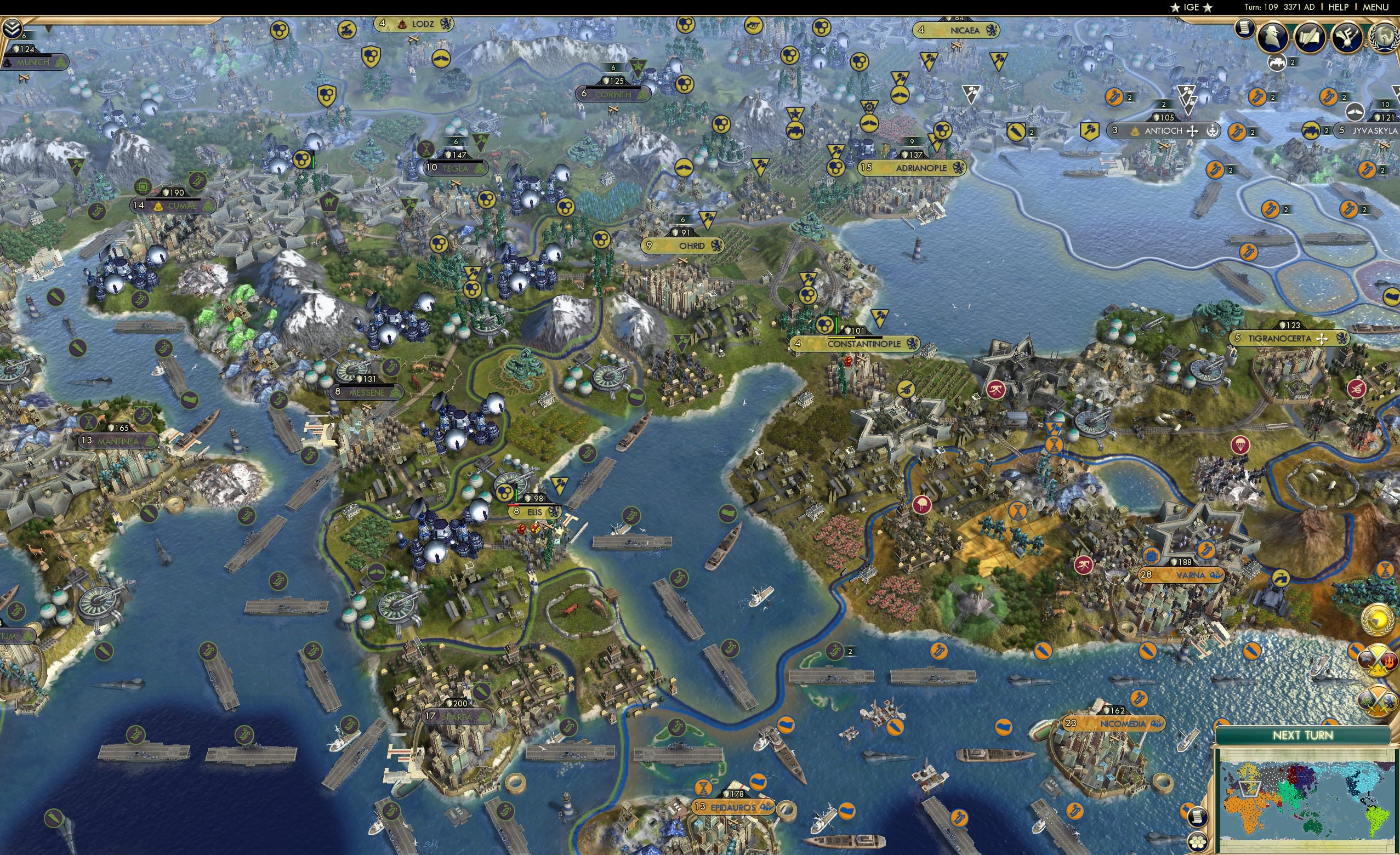The image size is (1400, 855).
Task: Open the Culture overview icon in the top-right
Action: coord(1347,36)
